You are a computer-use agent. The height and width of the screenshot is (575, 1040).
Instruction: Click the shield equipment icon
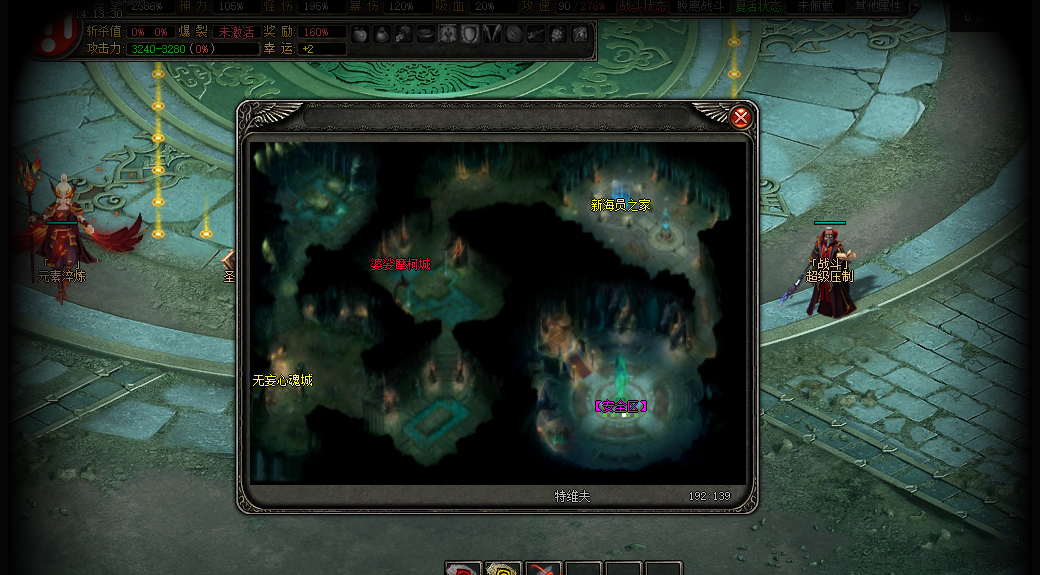coord(470,34)
